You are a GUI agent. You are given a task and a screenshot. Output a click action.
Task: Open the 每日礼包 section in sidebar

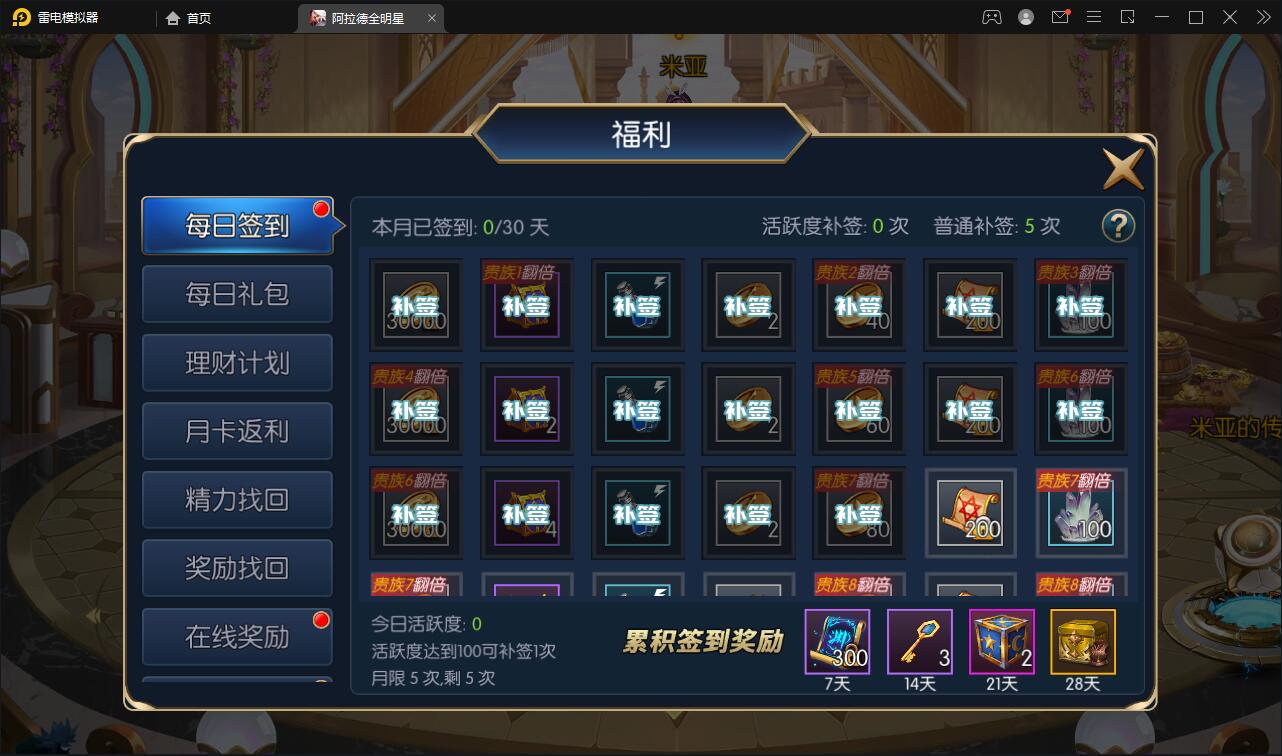pyautogui.click(x=237, y=294)
